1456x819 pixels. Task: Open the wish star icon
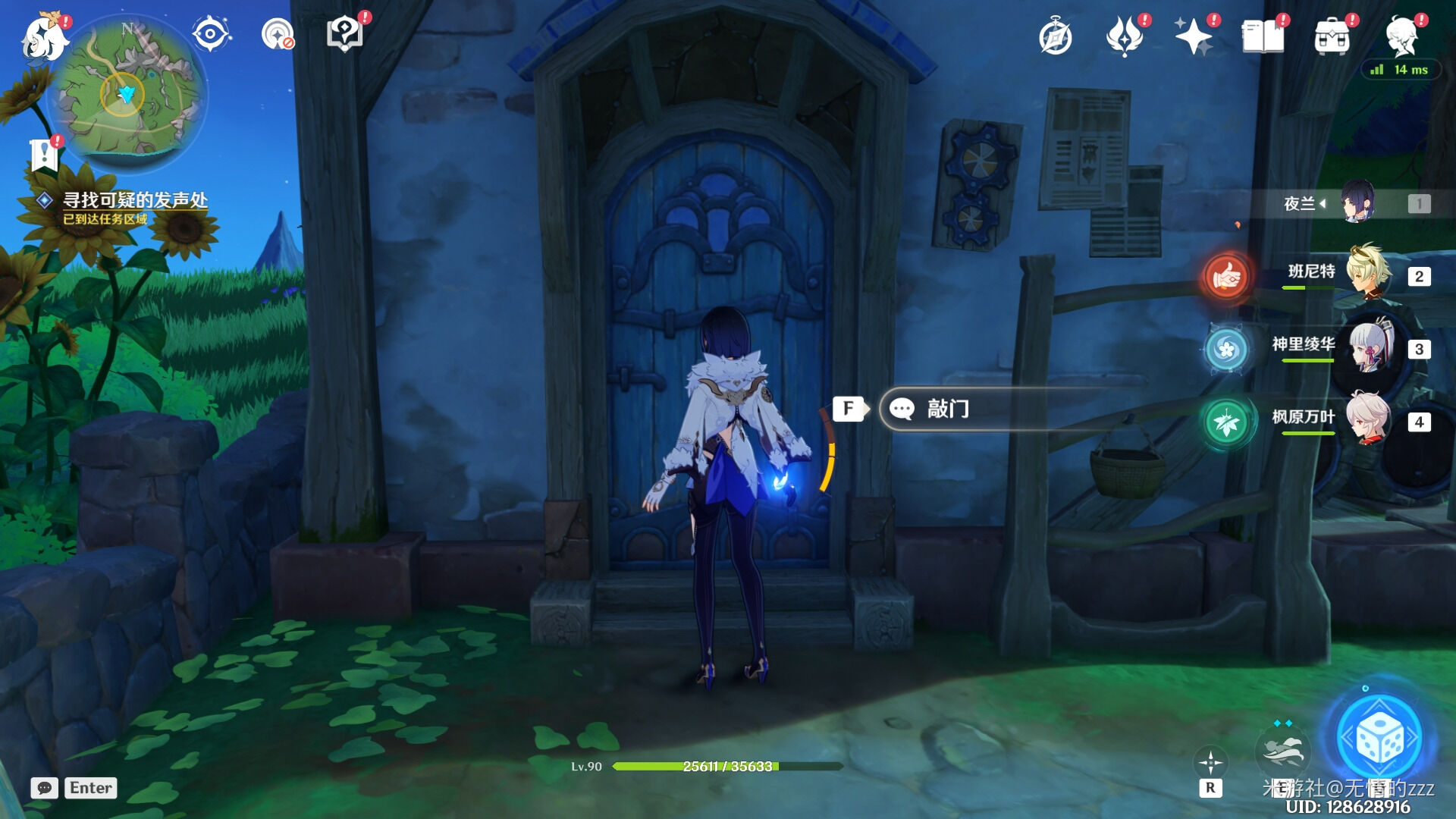pos(1193,36)
